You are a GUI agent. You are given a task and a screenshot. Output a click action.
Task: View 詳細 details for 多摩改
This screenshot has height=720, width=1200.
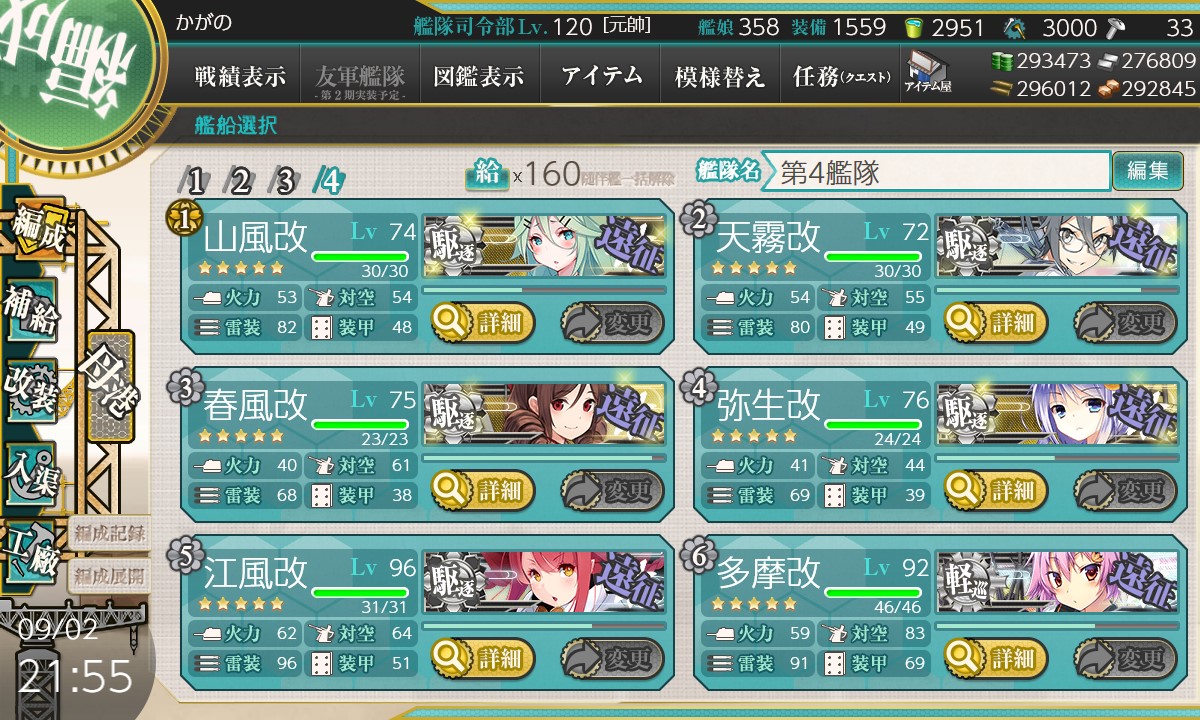[997, 659]
